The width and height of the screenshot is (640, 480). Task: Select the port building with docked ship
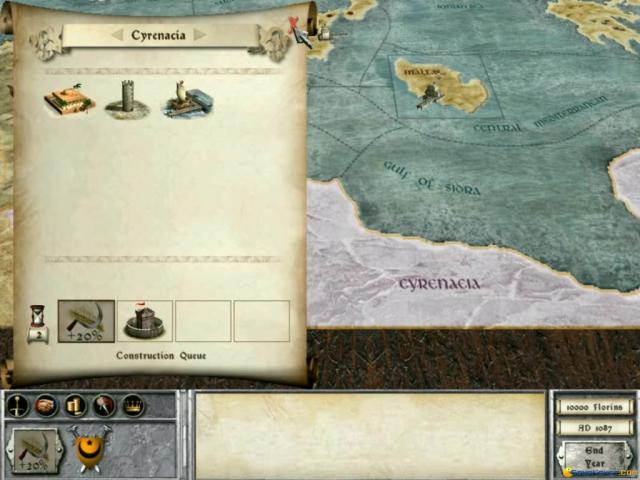186,99
